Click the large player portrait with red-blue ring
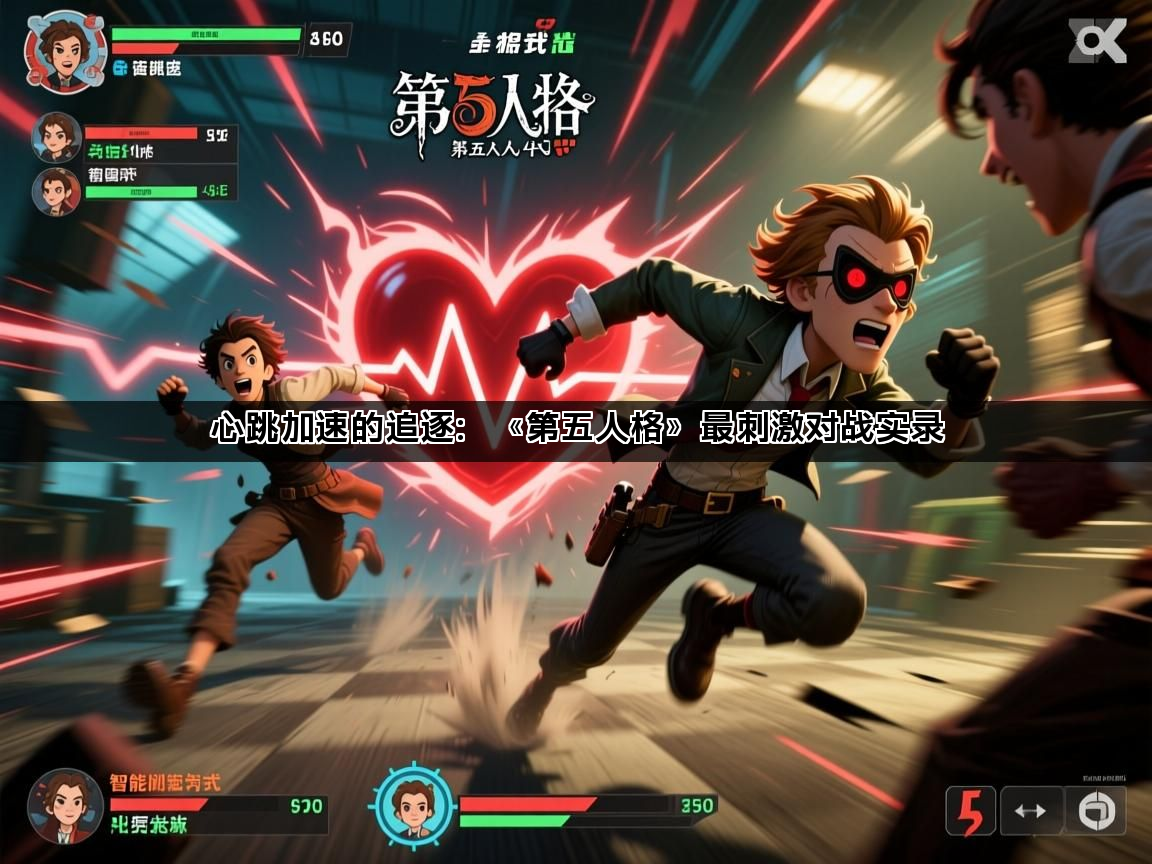Image resolution: width=1152 pixels, height=864 pixels. click(66, 53)
